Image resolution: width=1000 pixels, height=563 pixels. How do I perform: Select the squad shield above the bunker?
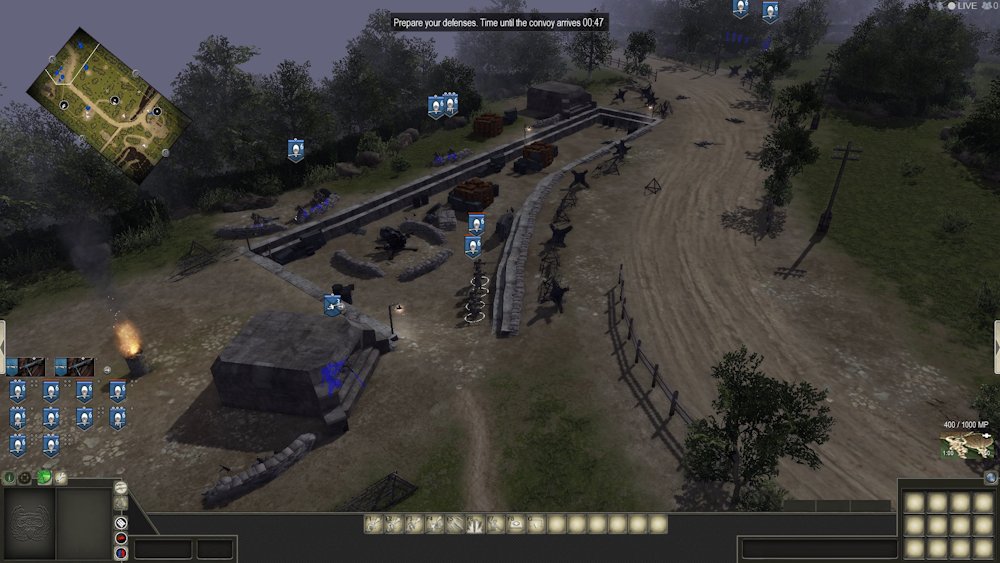tap(333, 306)
